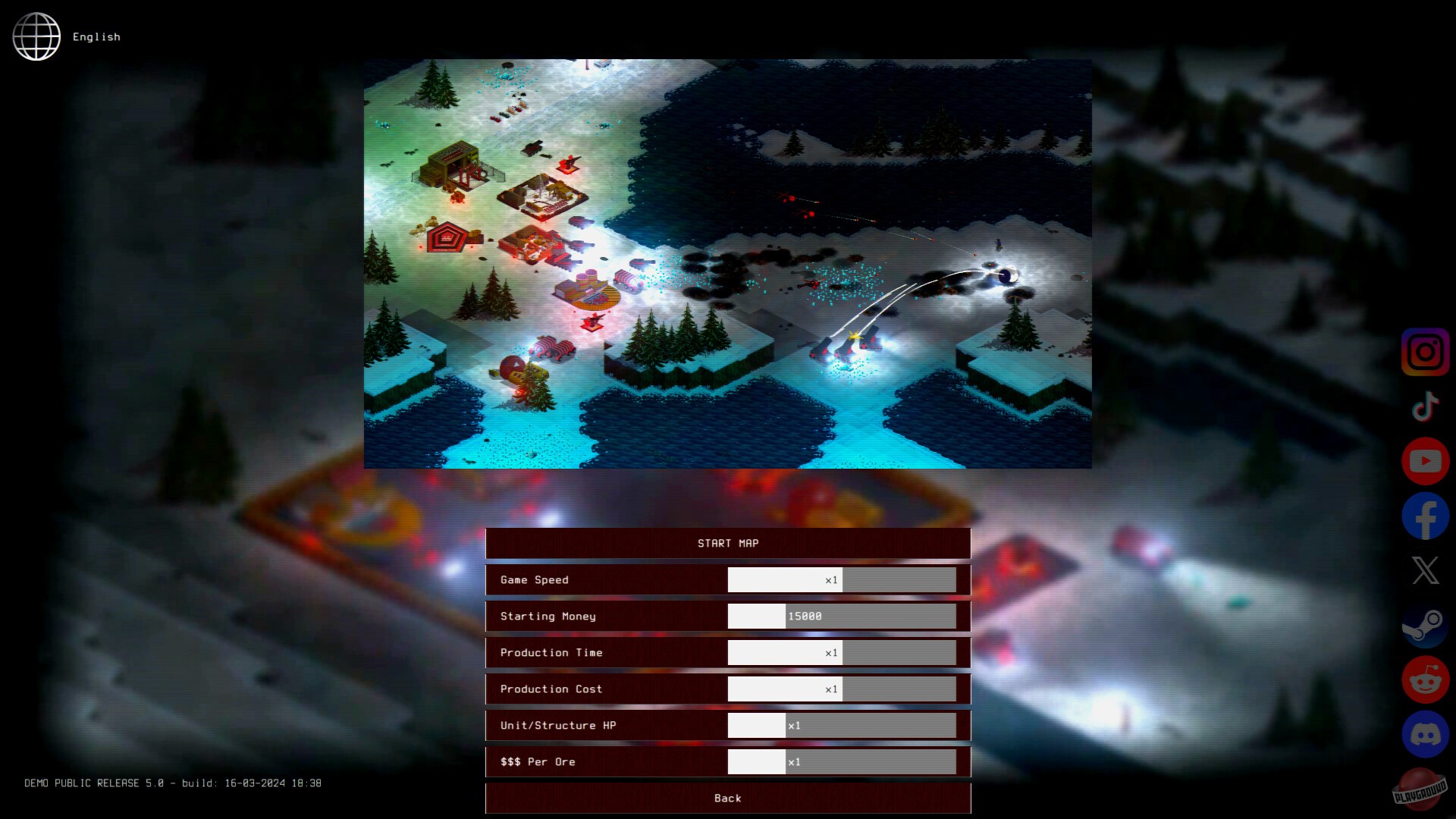Open the Reddit community icon

click(1424, 680)
